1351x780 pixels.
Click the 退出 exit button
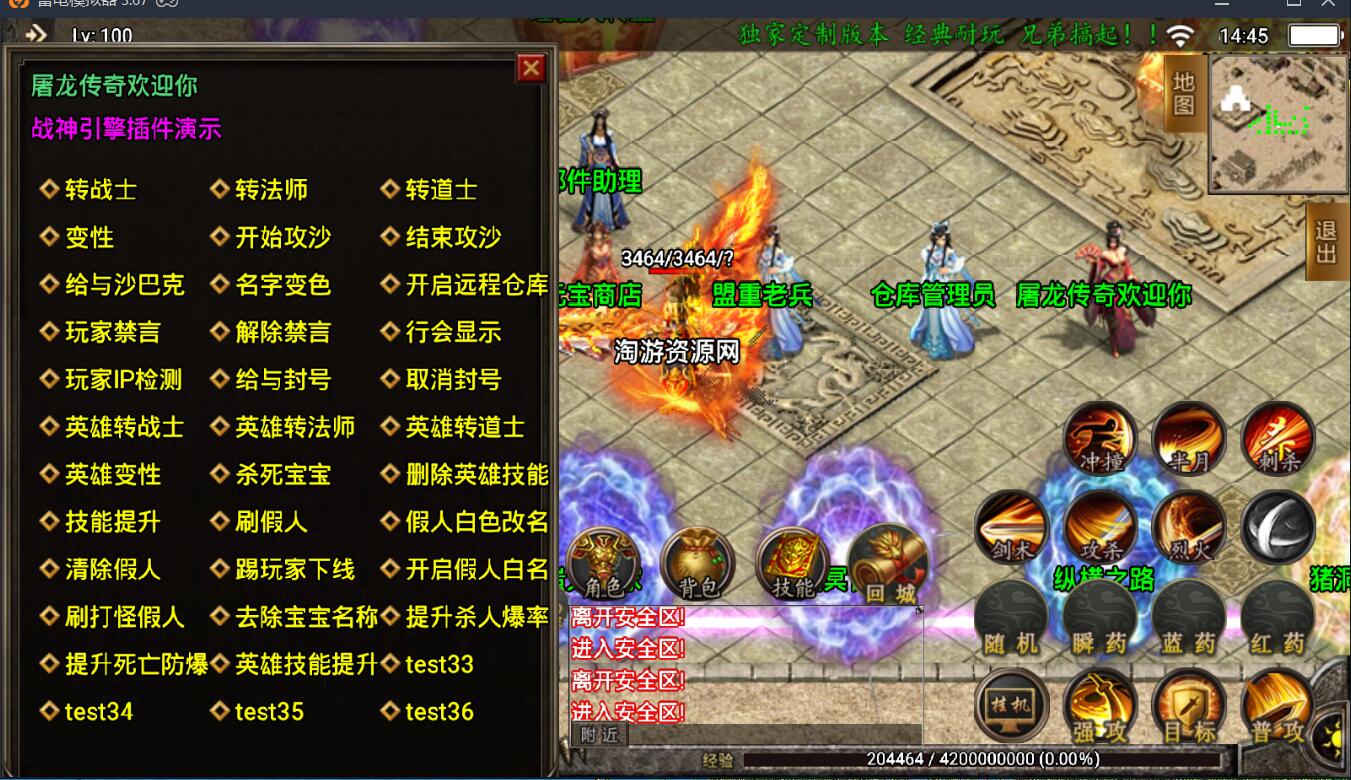pyautogui.click(x=1326, y=242)
